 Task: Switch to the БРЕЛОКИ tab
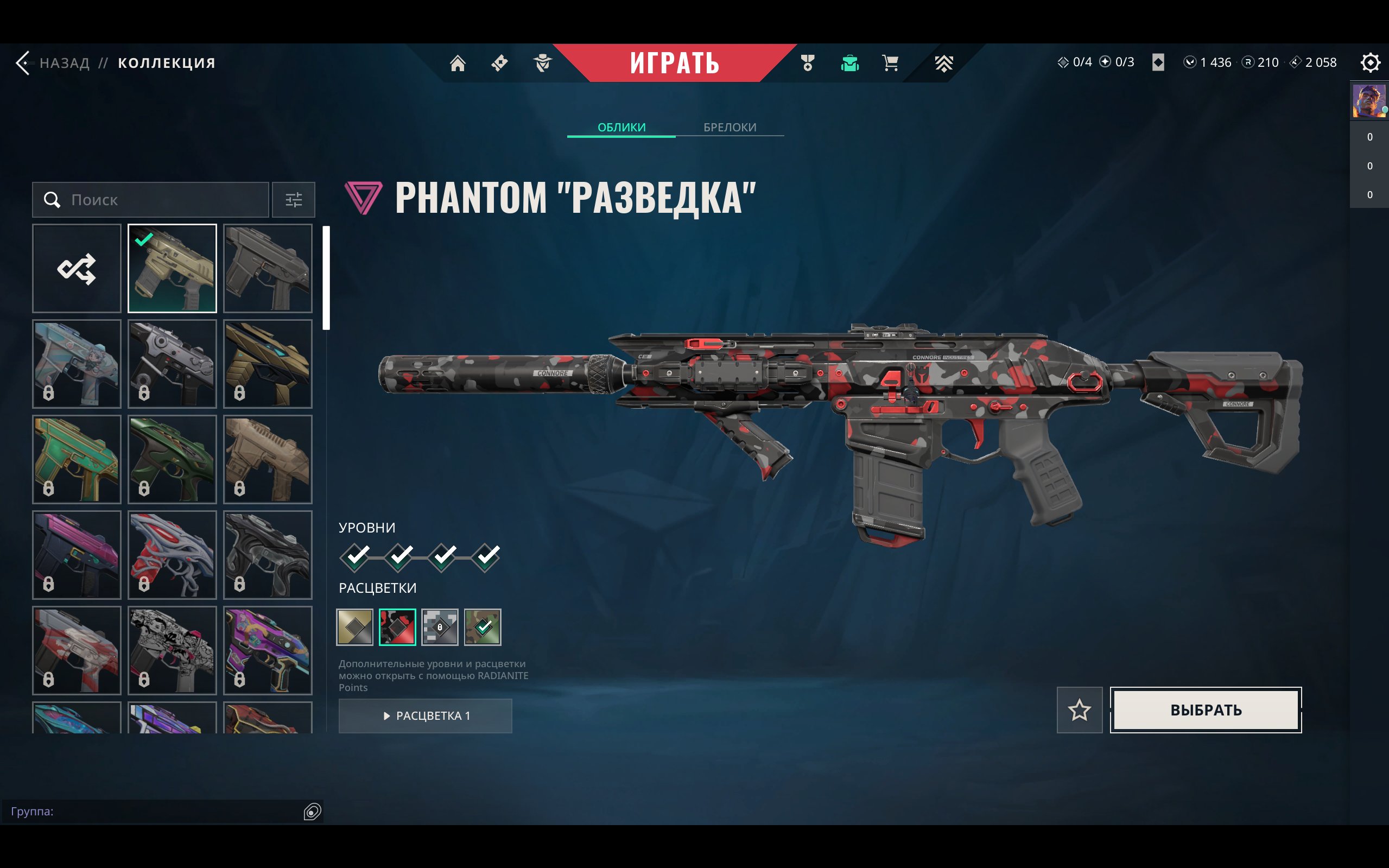click(x=730, y=127)
